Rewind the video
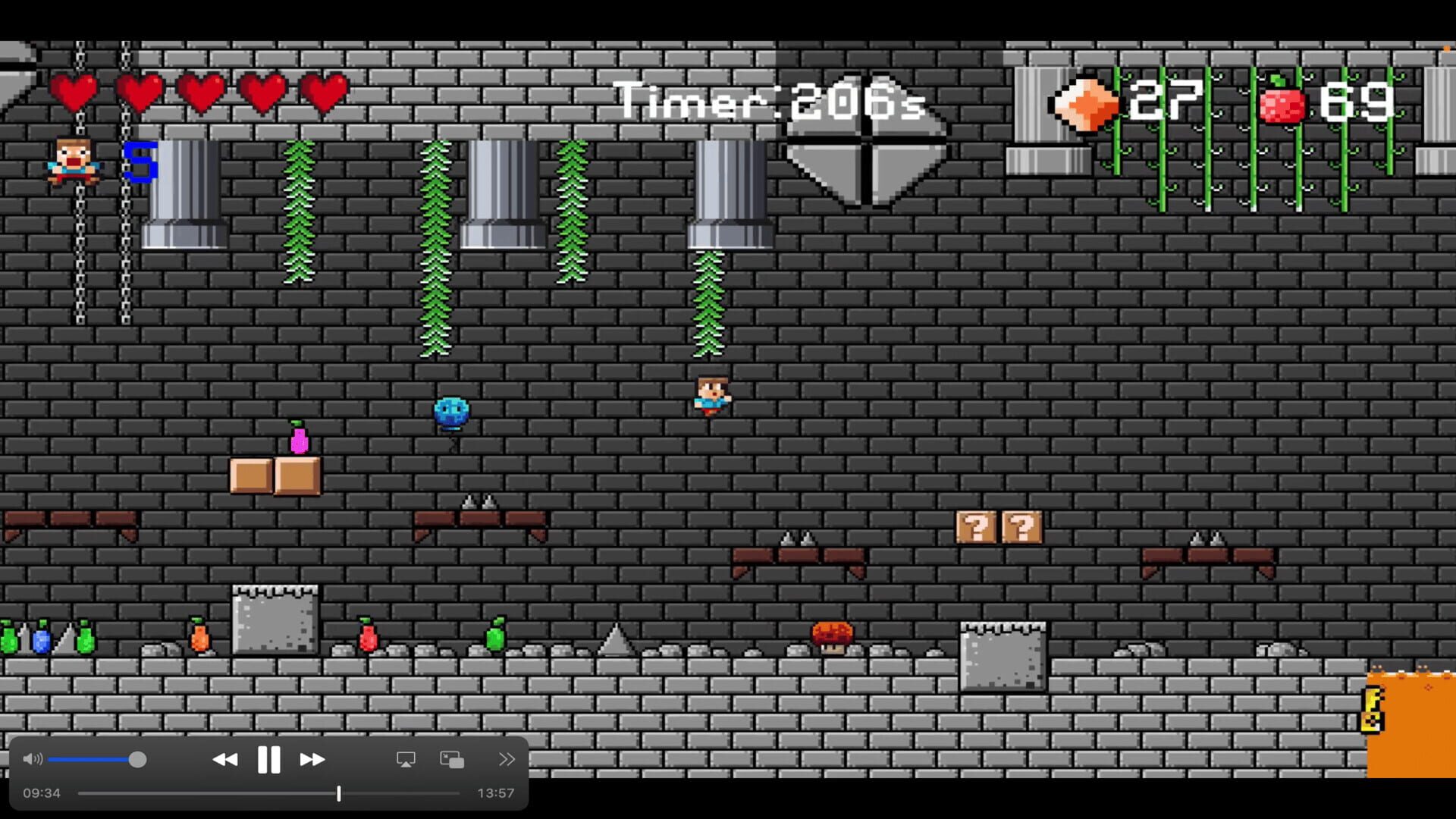Image resolution: width=1456 pixels, height=819 pixels. [x=225, y=758]
